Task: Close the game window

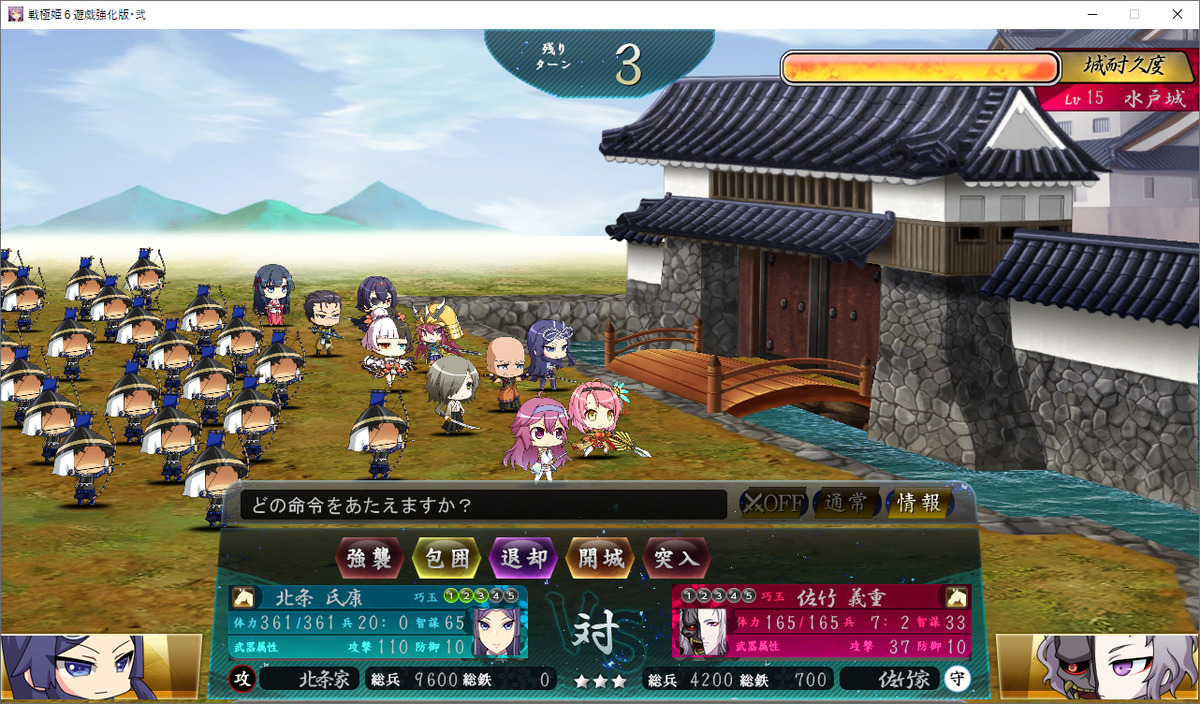Action: point(1176,14)
